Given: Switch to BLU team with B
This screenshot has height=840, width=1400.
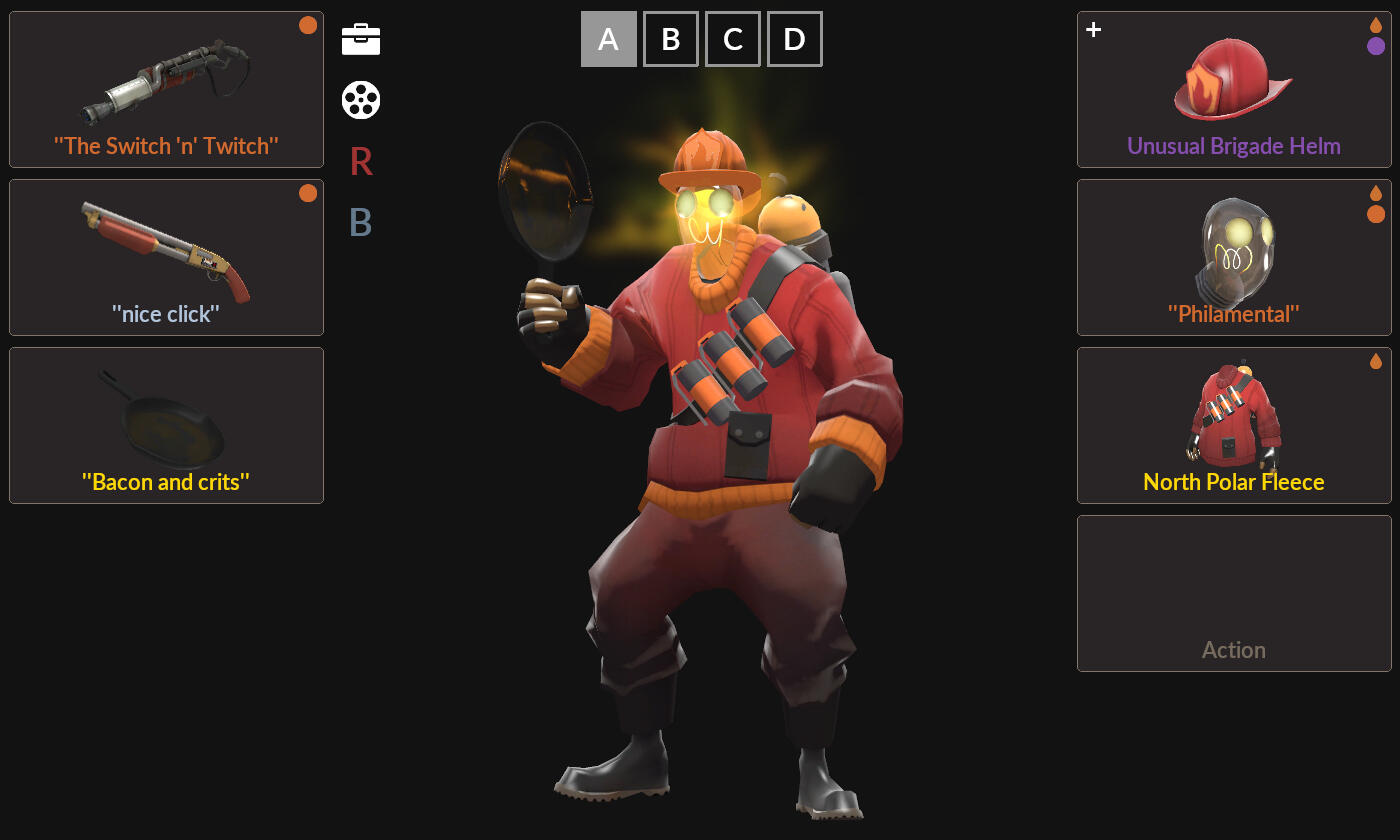Looking at the screenshot, I should point(361,222).
